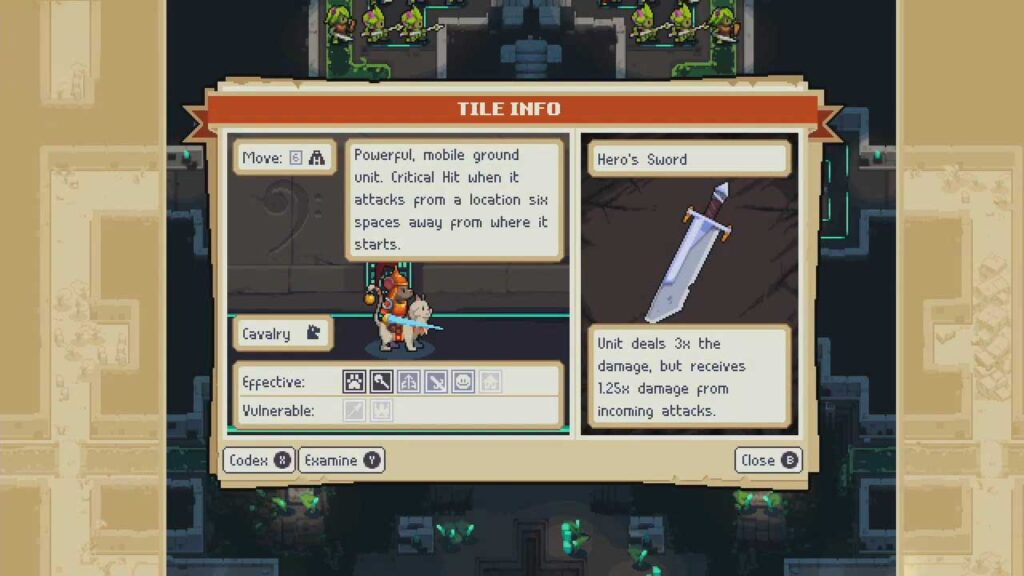Select the mage staff effectiveness icon
Viewport: 1024px width, 576px height.
point(382,381)
